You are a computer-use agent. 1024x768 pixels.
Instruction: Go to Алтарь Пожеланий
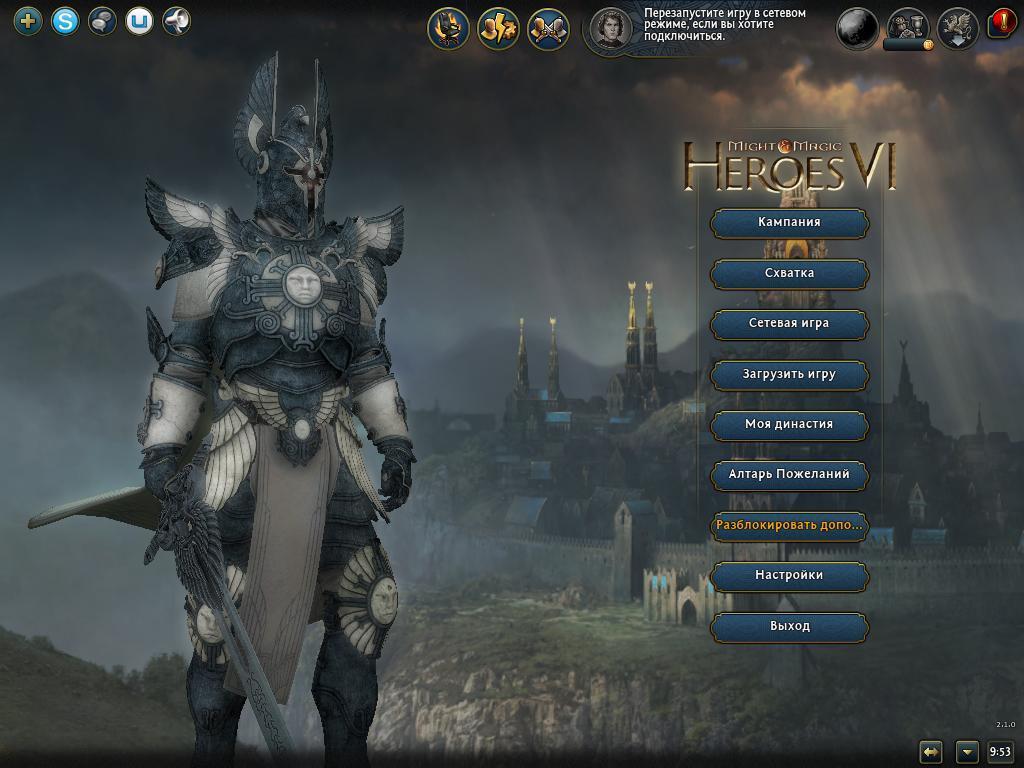(x=789, y=474)
